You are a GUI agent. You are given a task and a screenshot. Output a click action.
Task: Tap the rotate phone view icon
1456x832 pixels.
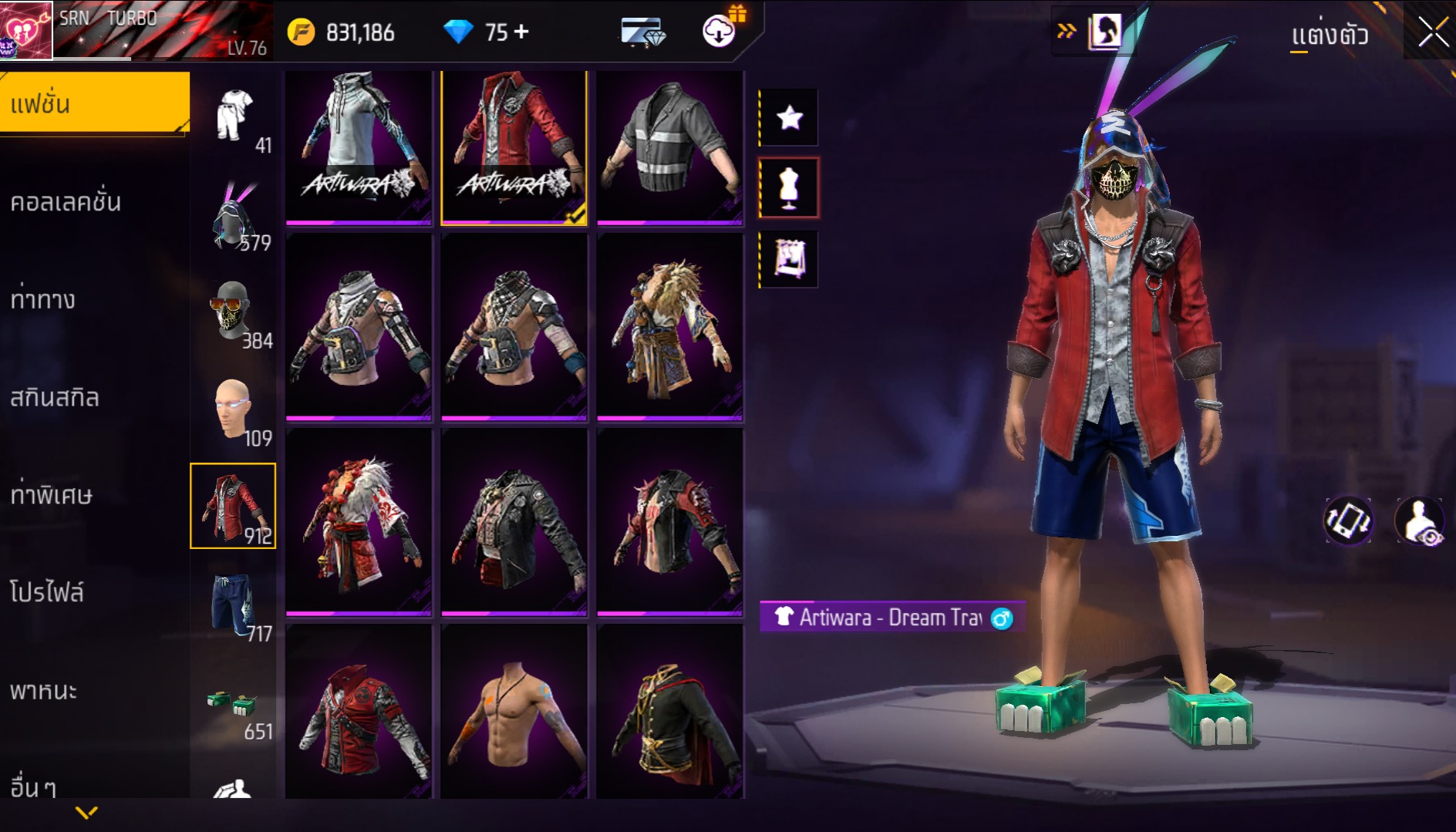click(1348, 520)
